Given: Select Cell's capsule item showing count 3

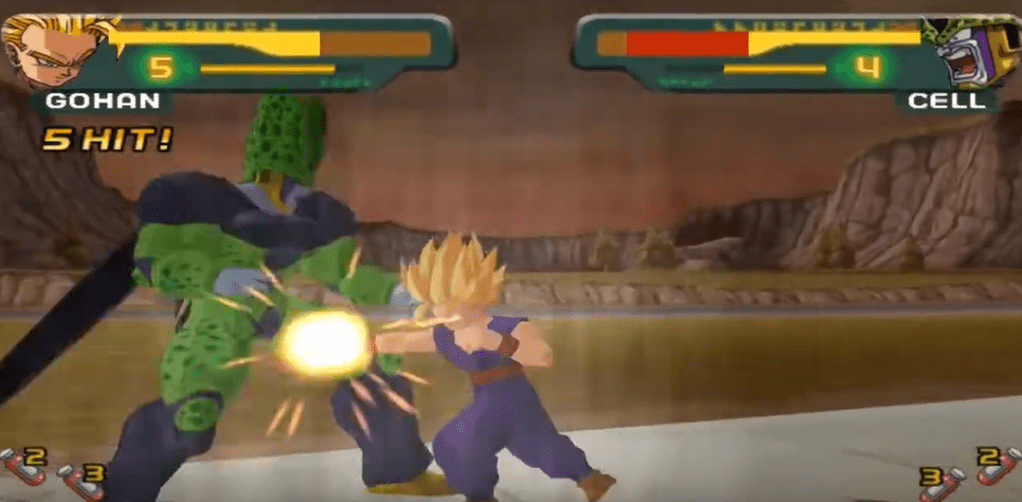Looking at the screenshot, I should pyautogui.click(x=937, y=481).
